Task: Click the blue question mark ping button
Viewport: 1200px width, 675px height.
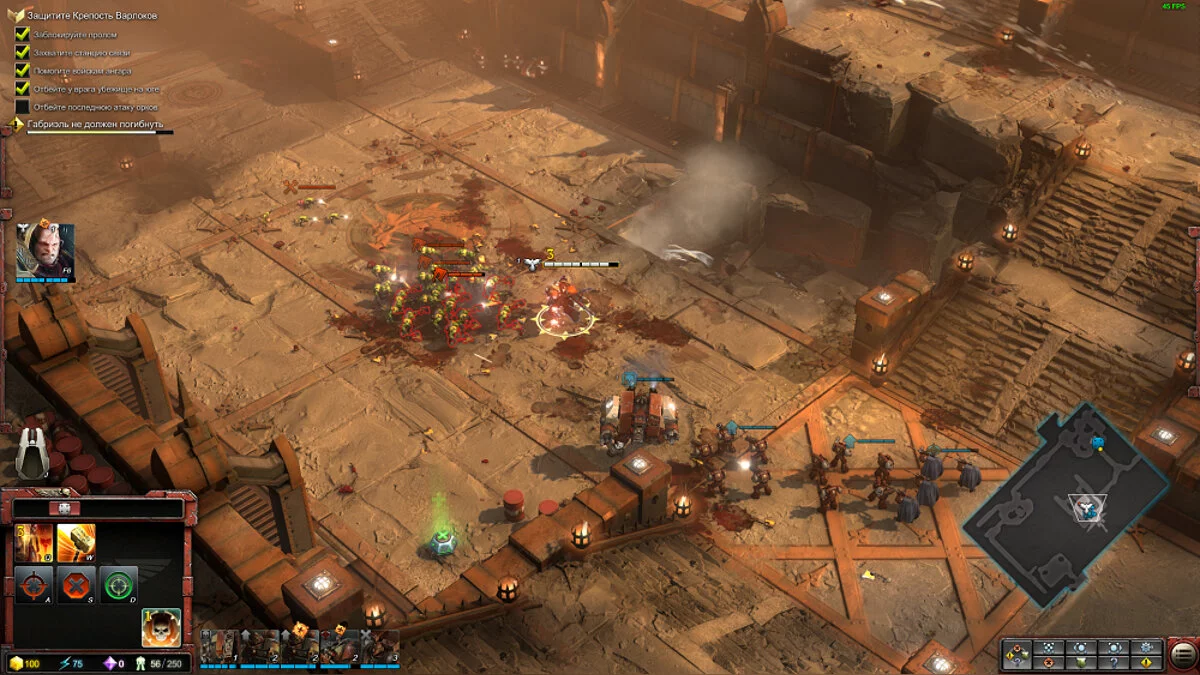Action: 1113,662
